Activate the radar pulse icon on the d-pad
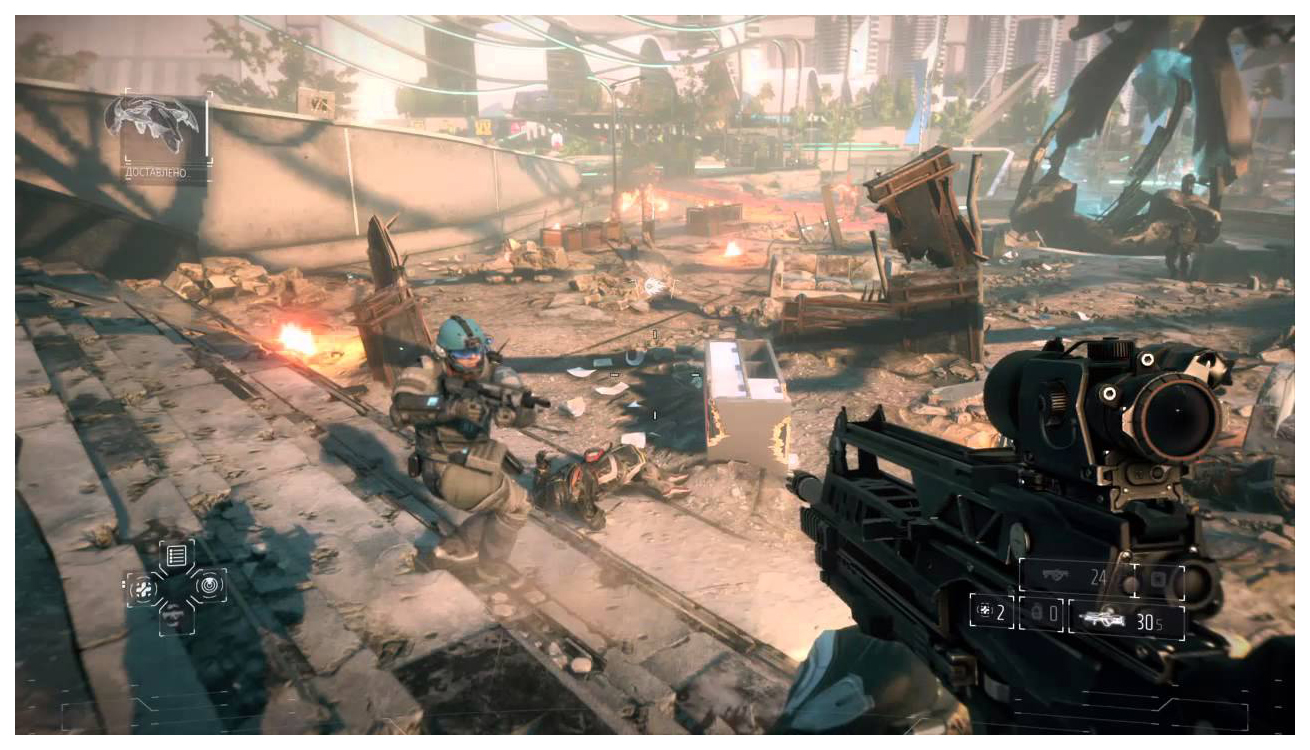The width and height of the screenshot is (1310, 750). (x=209, y=585)
